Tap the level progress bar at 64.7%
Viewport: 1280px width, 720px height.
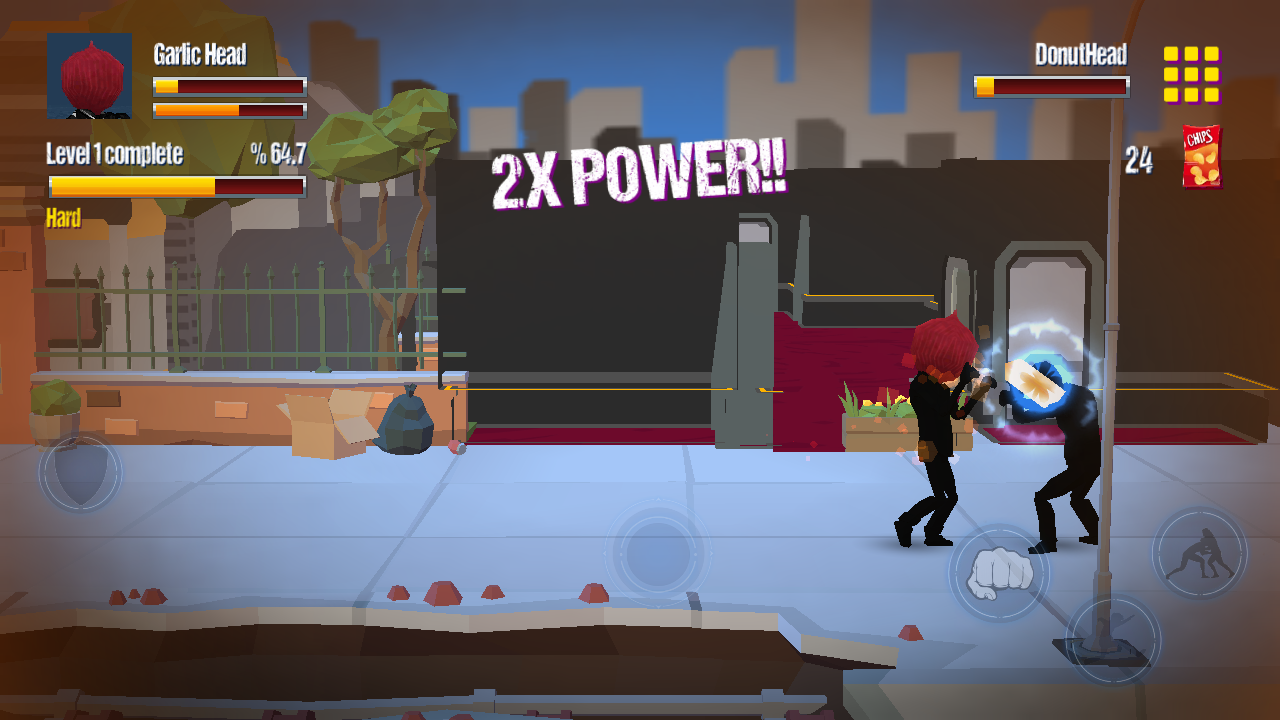point(177,186)
